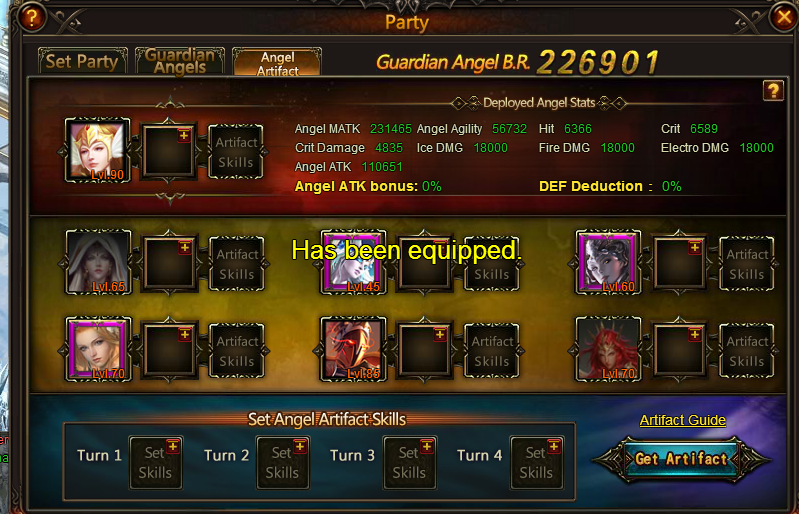Set skills for Turn 3
The width and height of the screenshot is (799, 514).
pyautogui.click(x=409, y=463)
